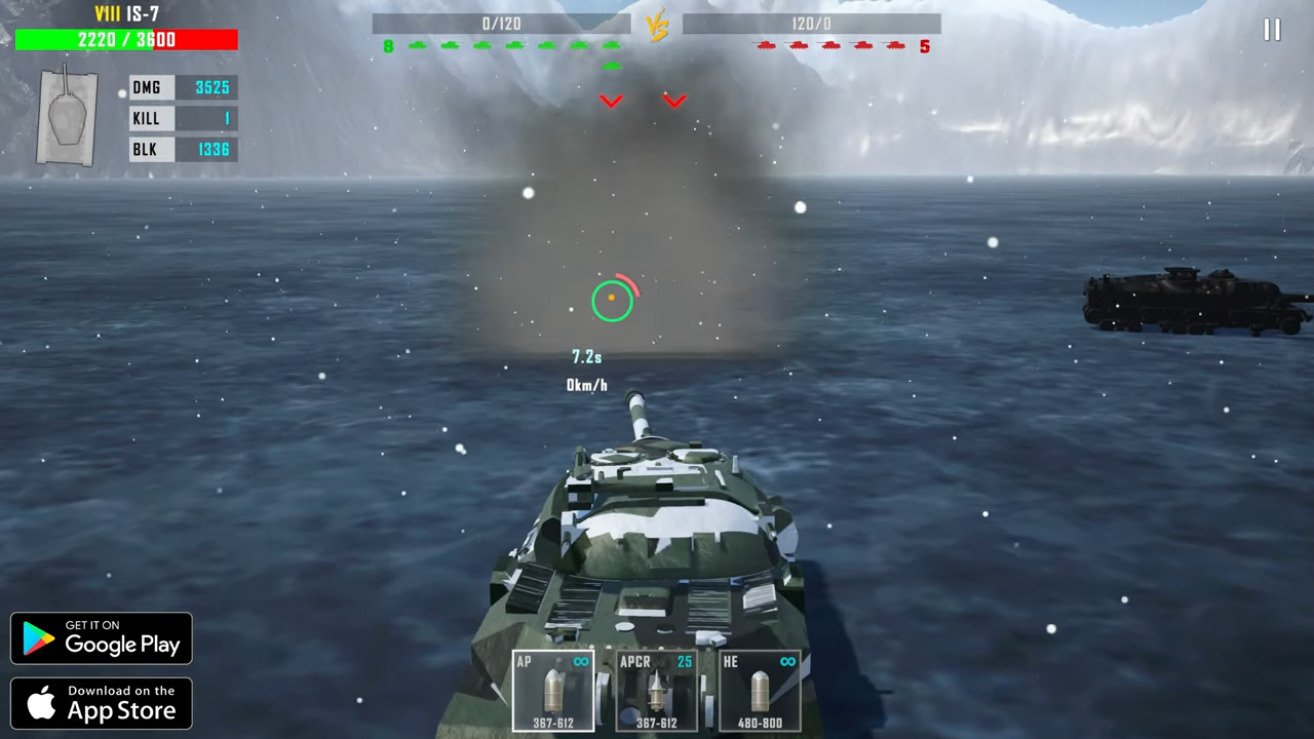The width and height of the screenshot is (1314, 739).
Task: Open the App Store download badge
Action: coord(101,703)
